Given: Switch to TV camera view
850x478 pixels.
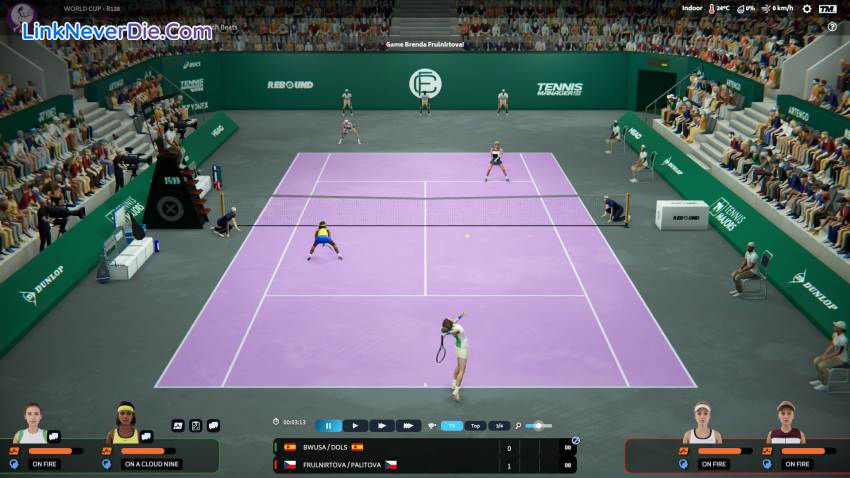Looking at the screenshot, I should [x=452, y=426].
